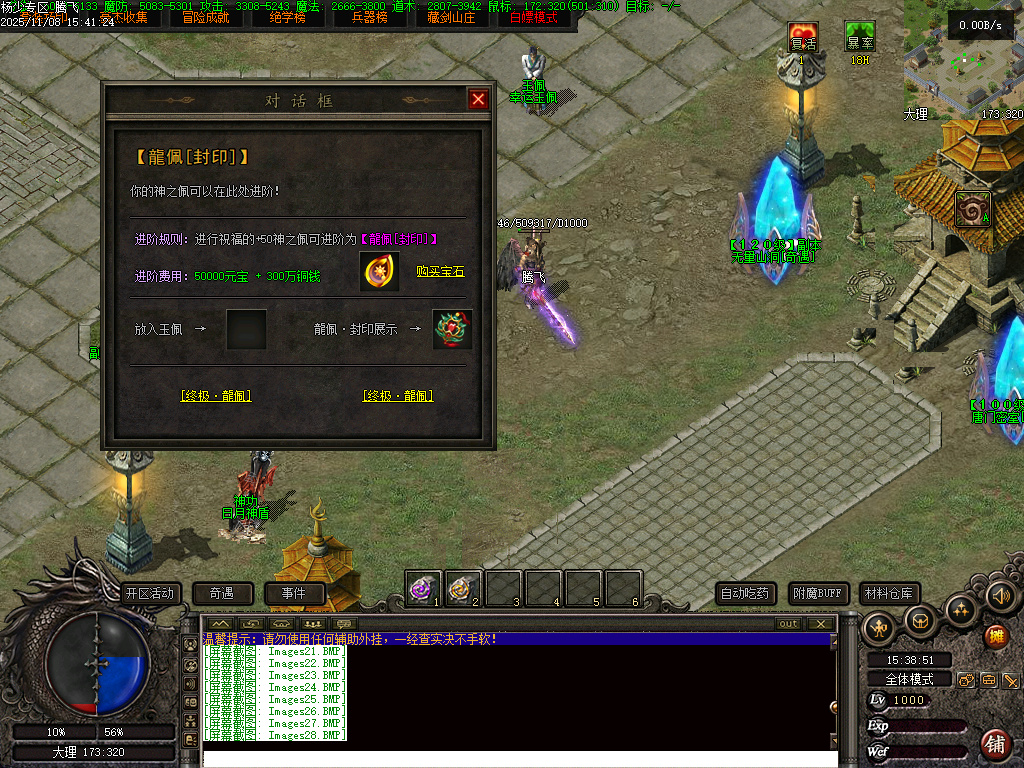The image size is (1024, 768).
Task: Switch to 白嫖模式 in the top bar
Action: 534,17
